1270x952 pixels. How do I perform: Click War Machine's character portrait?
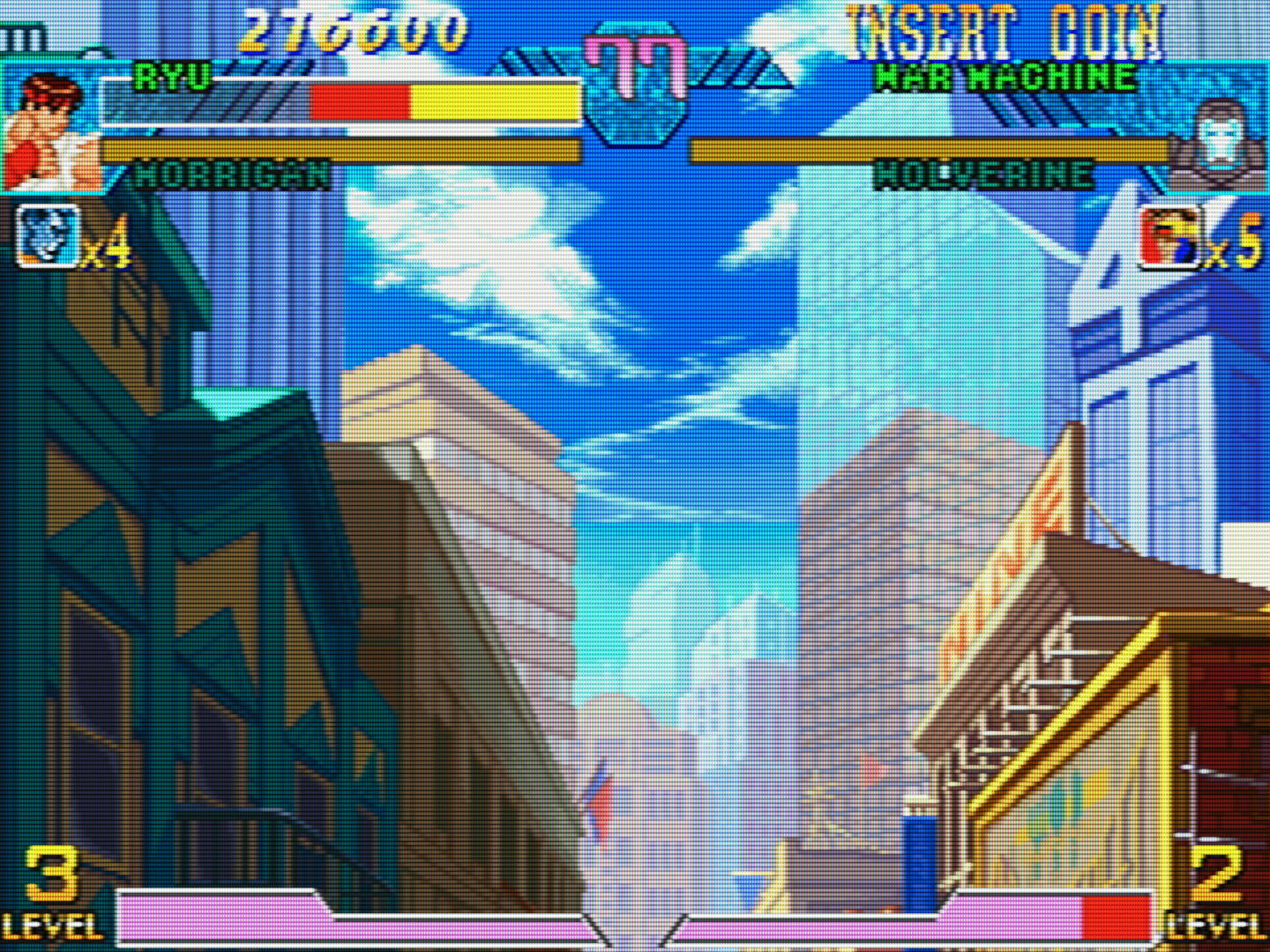(1220, 141)
